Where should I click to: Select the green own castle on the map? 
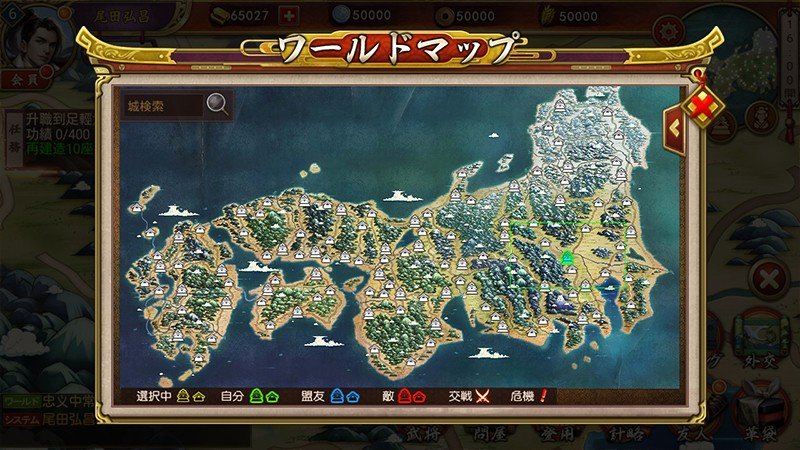click(568, 258)
